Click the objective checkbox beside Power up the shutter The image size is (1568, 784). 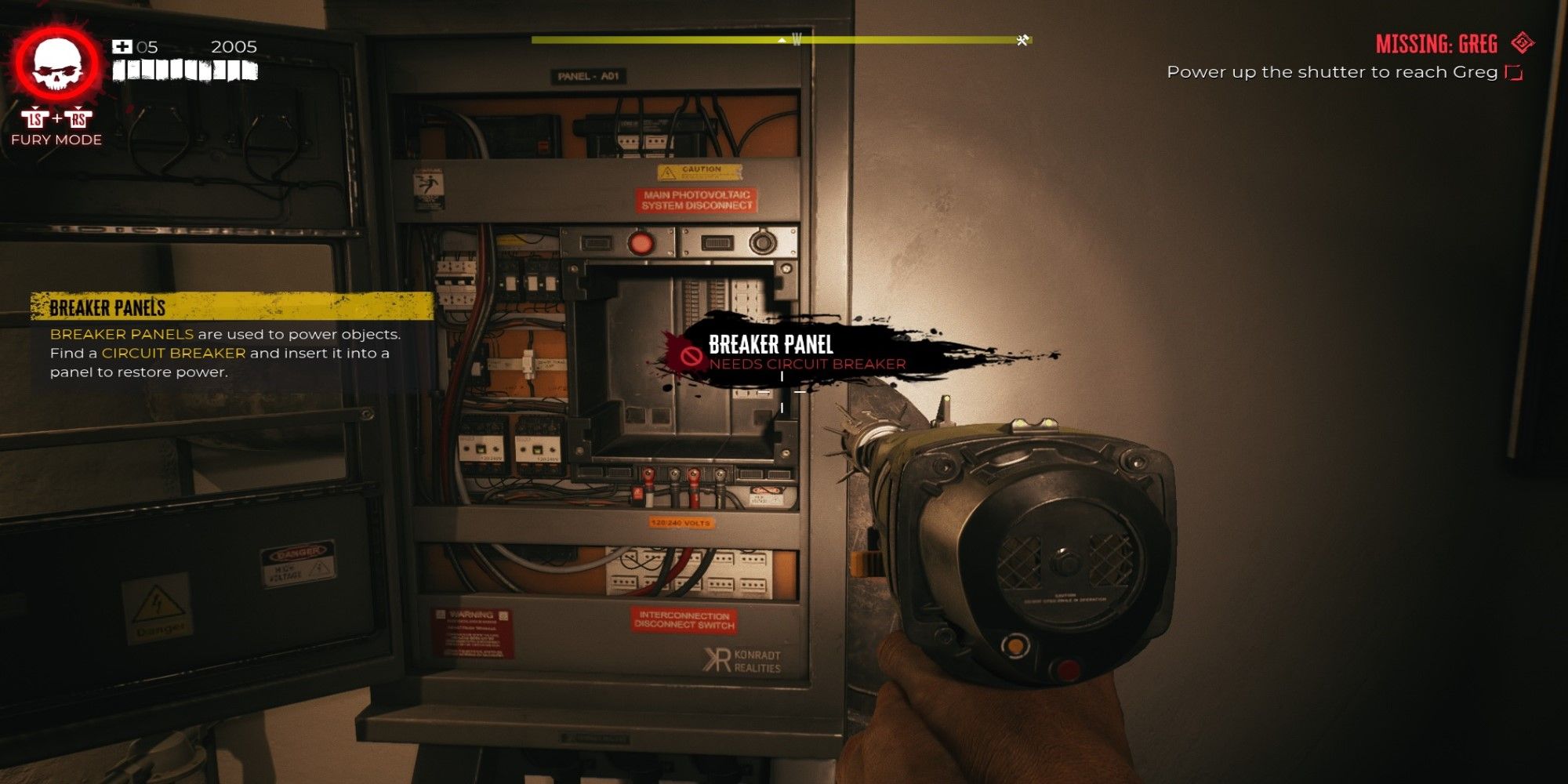tap(1514, 73)
